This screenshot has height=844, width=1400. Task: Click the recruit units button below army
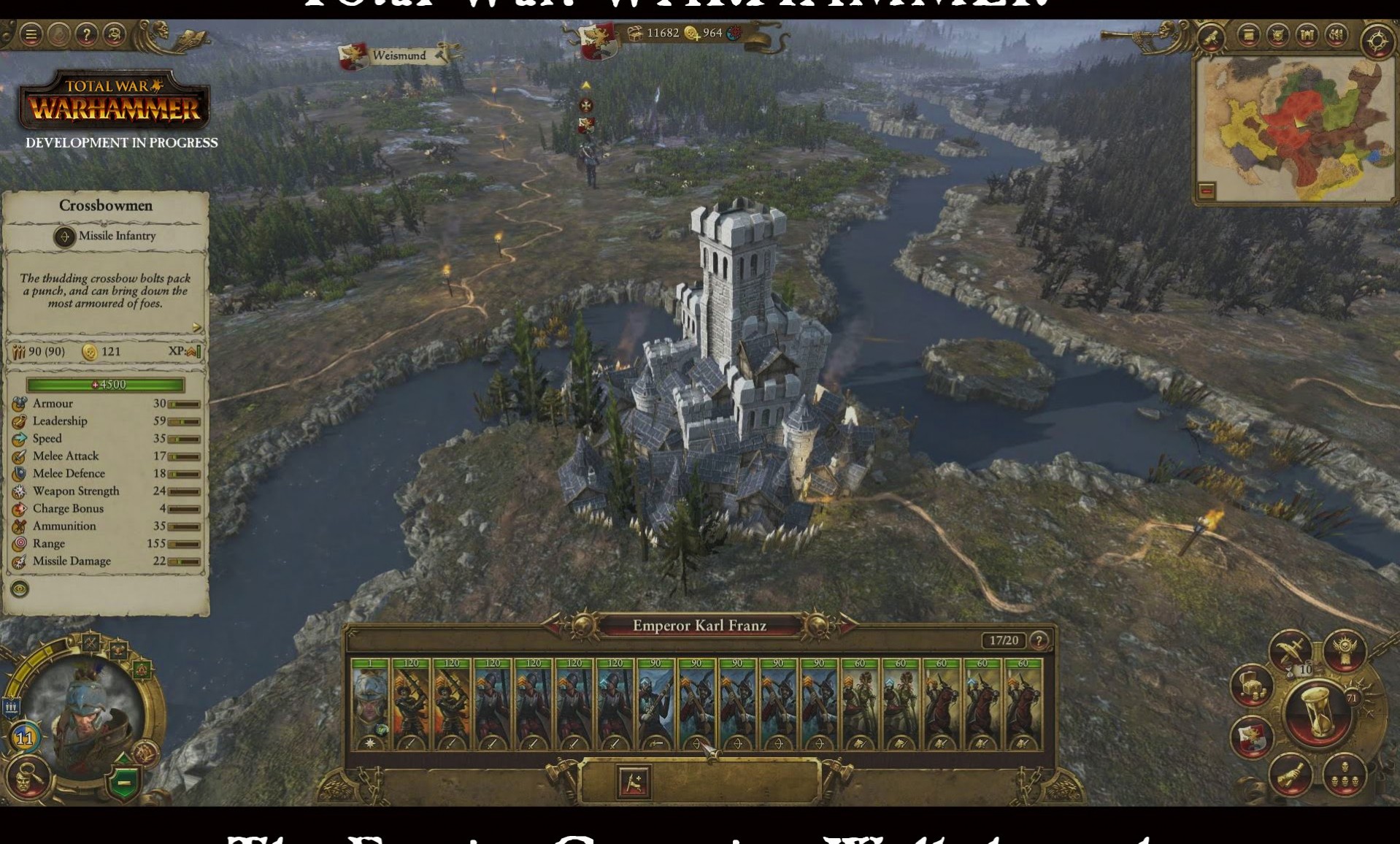tap(633, 782)
